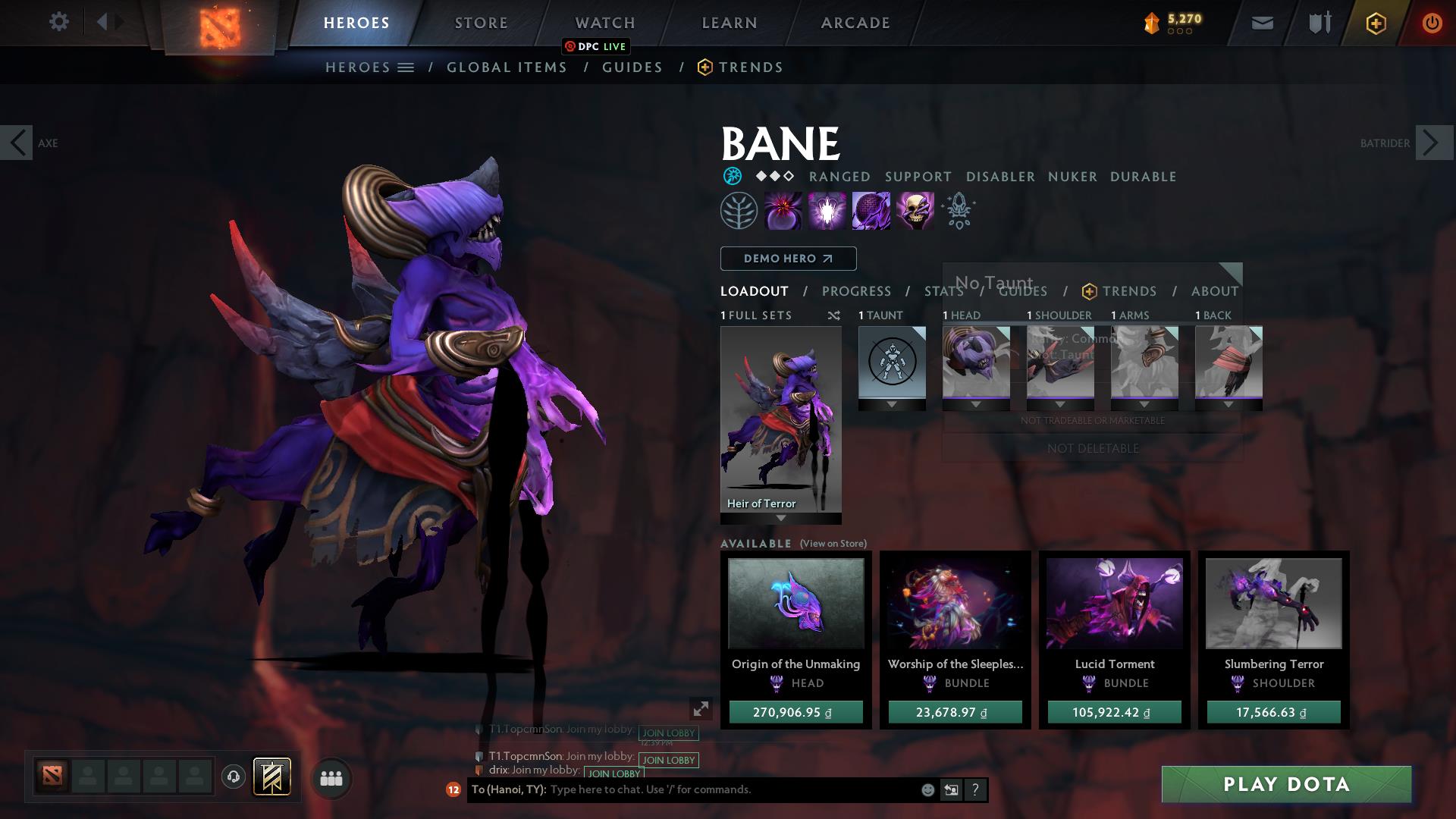Expand the HEAD slot item arrow
Image resolution: width=1456 pixels, height=819 pixels.
(976, 404)
